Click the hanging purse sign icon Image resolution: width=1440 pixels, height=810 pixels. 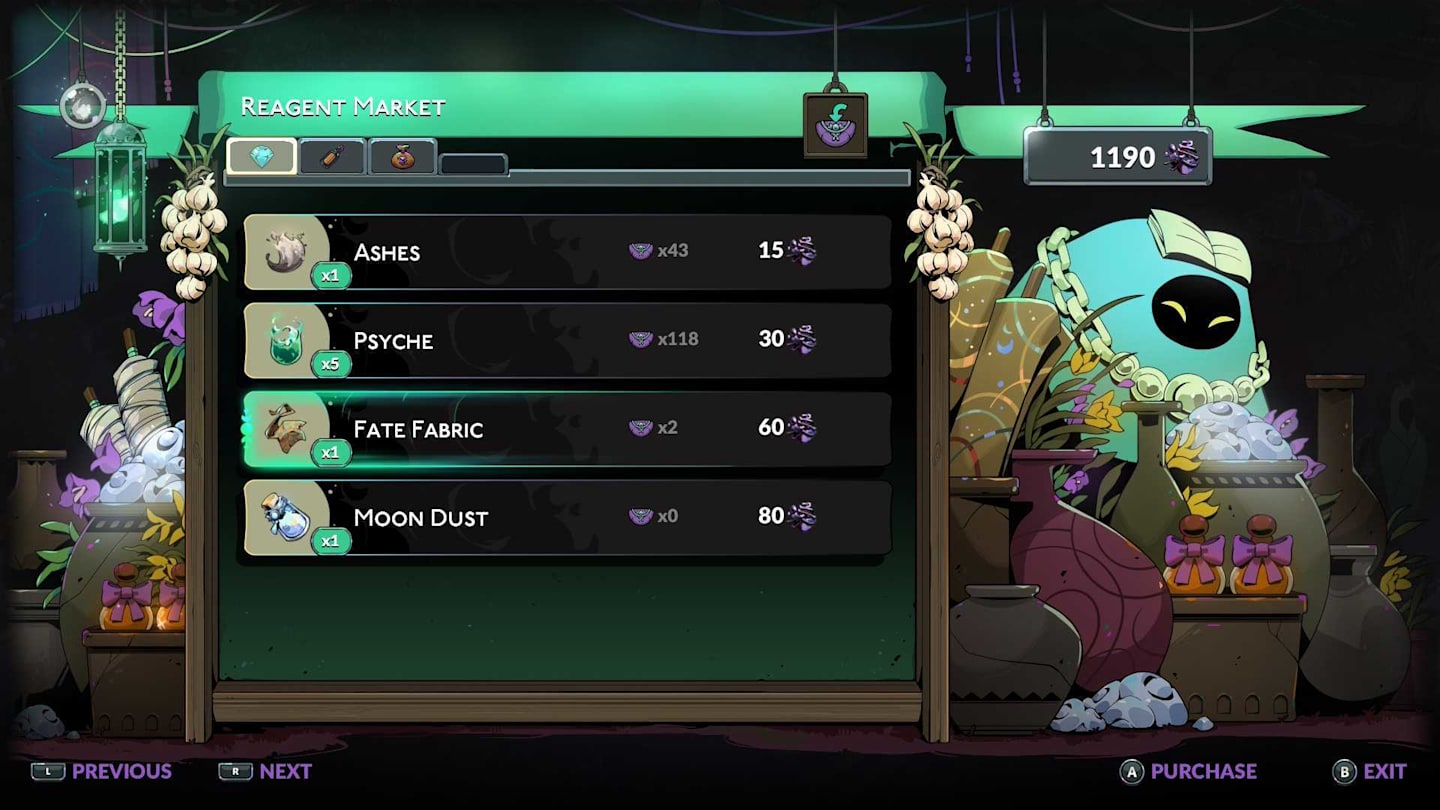(x=835, y=125)
